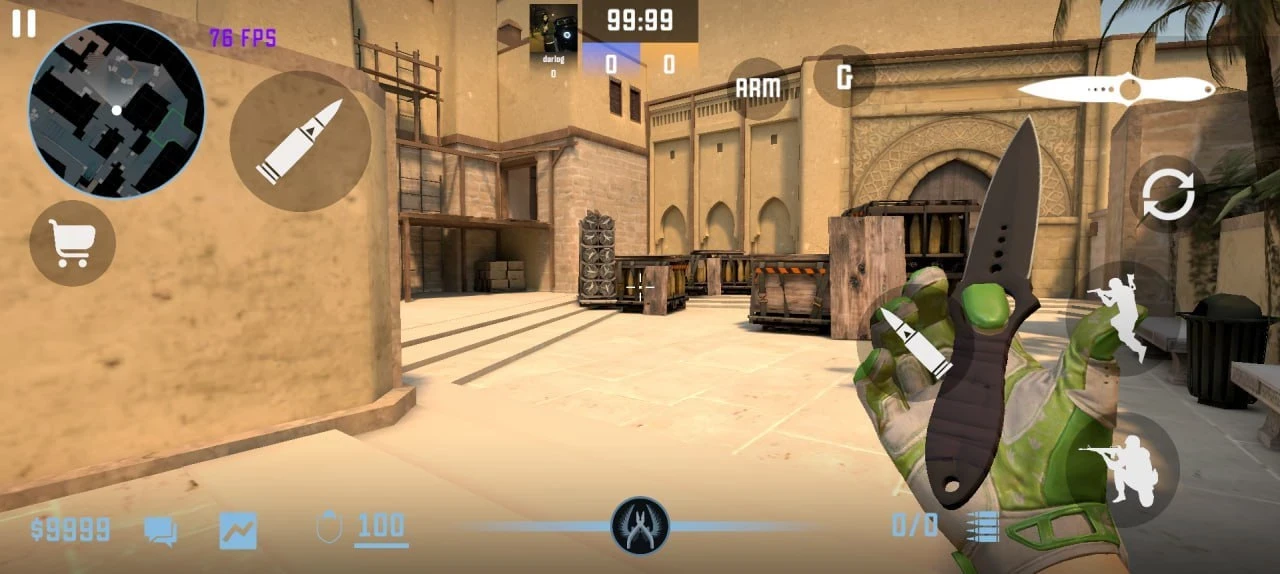
Task: Show the scoreboard chart icon
Action: (238, 530)
